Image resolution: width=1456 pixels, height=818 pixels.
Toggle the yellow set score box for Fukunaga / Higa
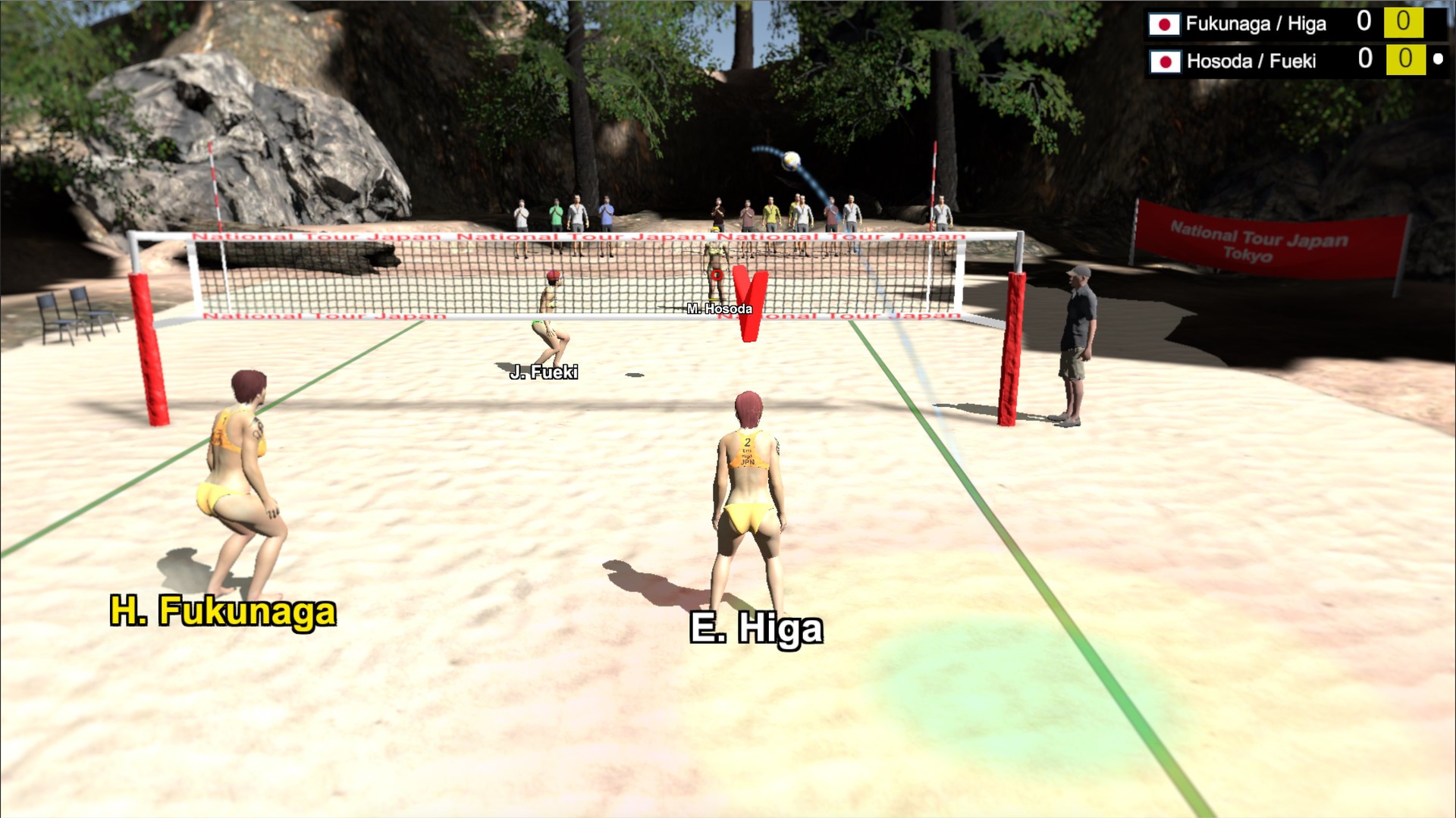[1407, 24]
